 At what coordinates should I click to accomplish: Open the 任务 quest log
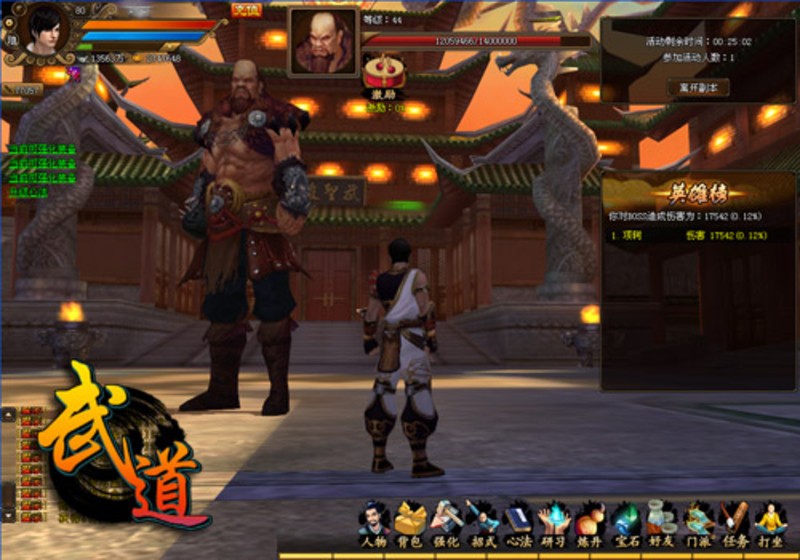tap(734, 522)
